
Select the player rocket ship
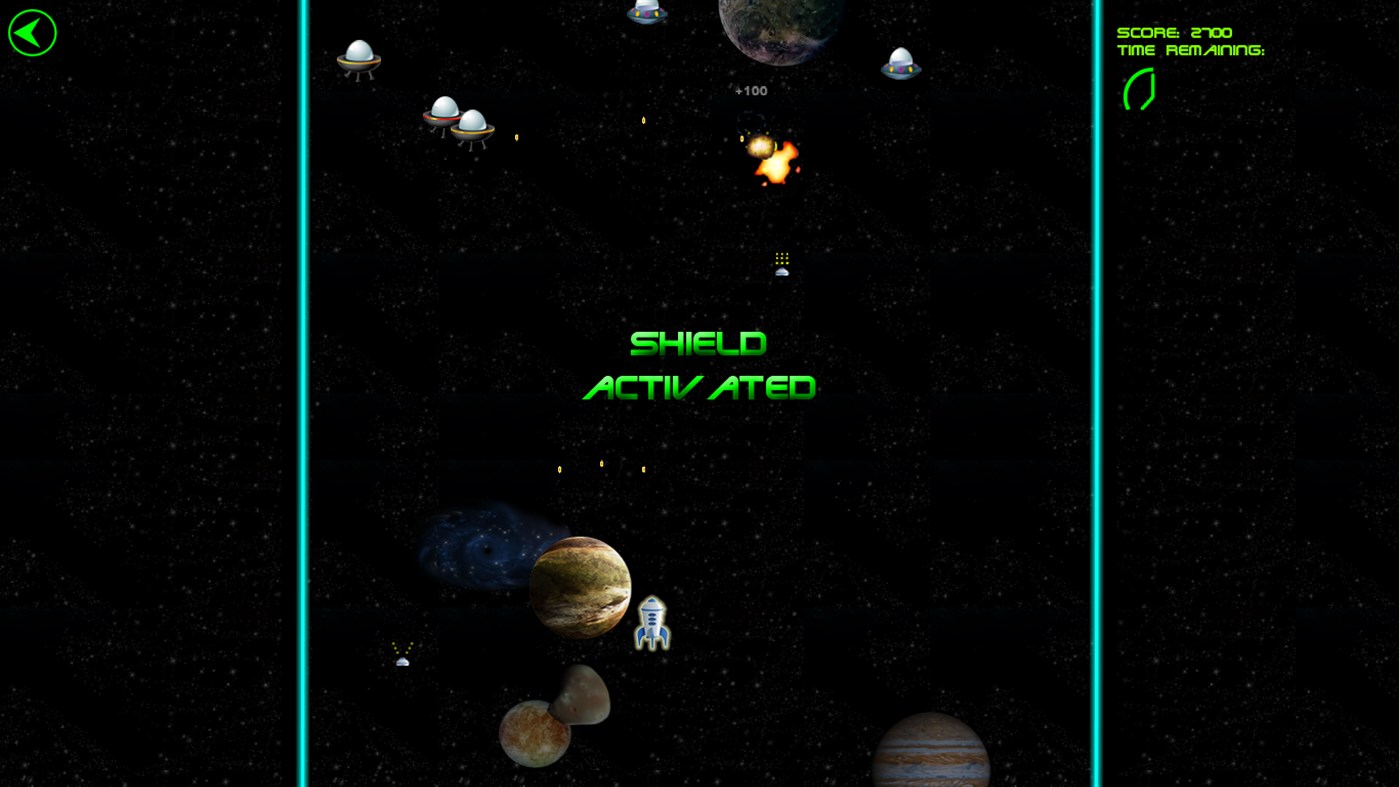click(x=651, y=622)
